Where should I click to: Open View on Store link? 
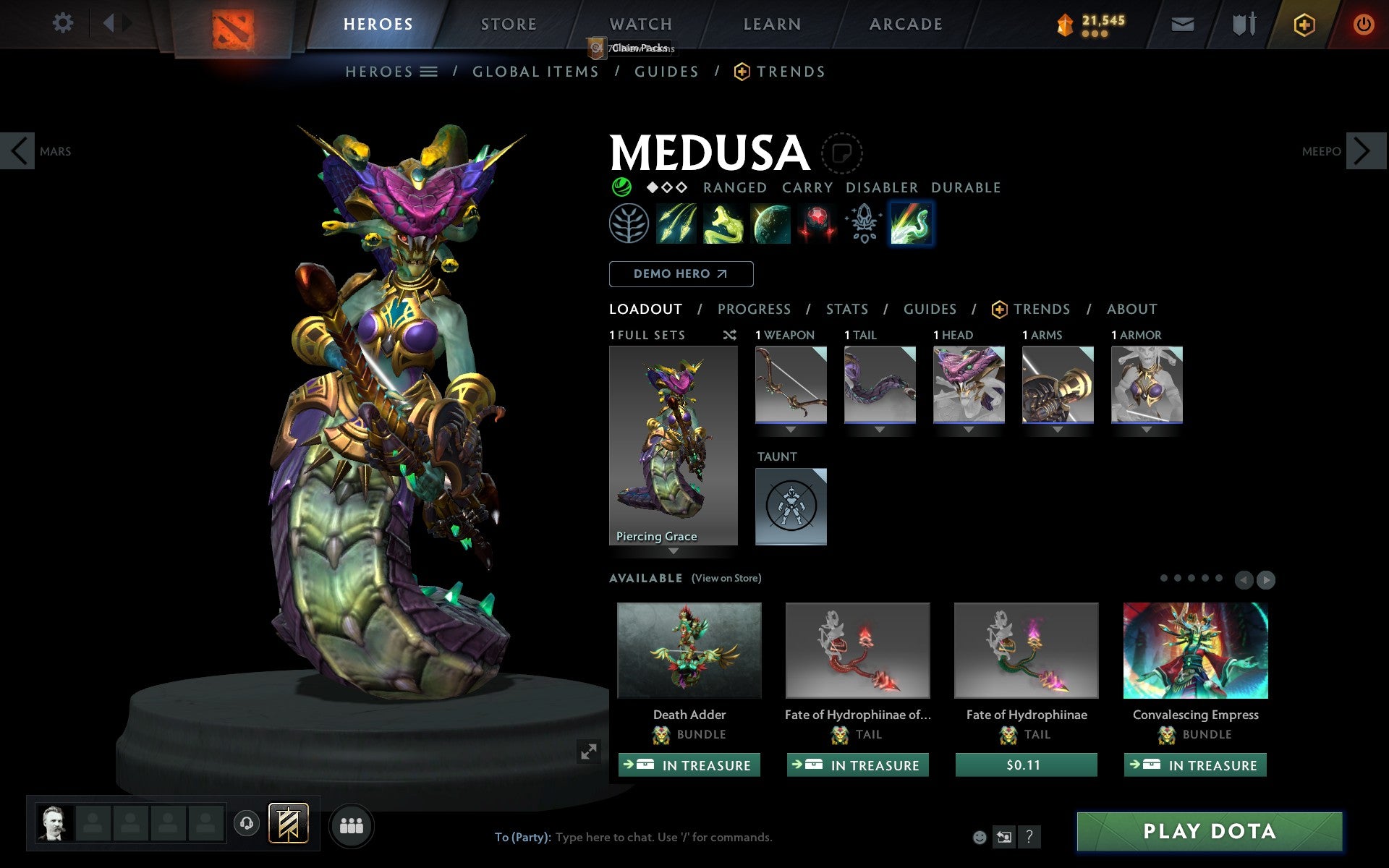click(x=726, y=578)
